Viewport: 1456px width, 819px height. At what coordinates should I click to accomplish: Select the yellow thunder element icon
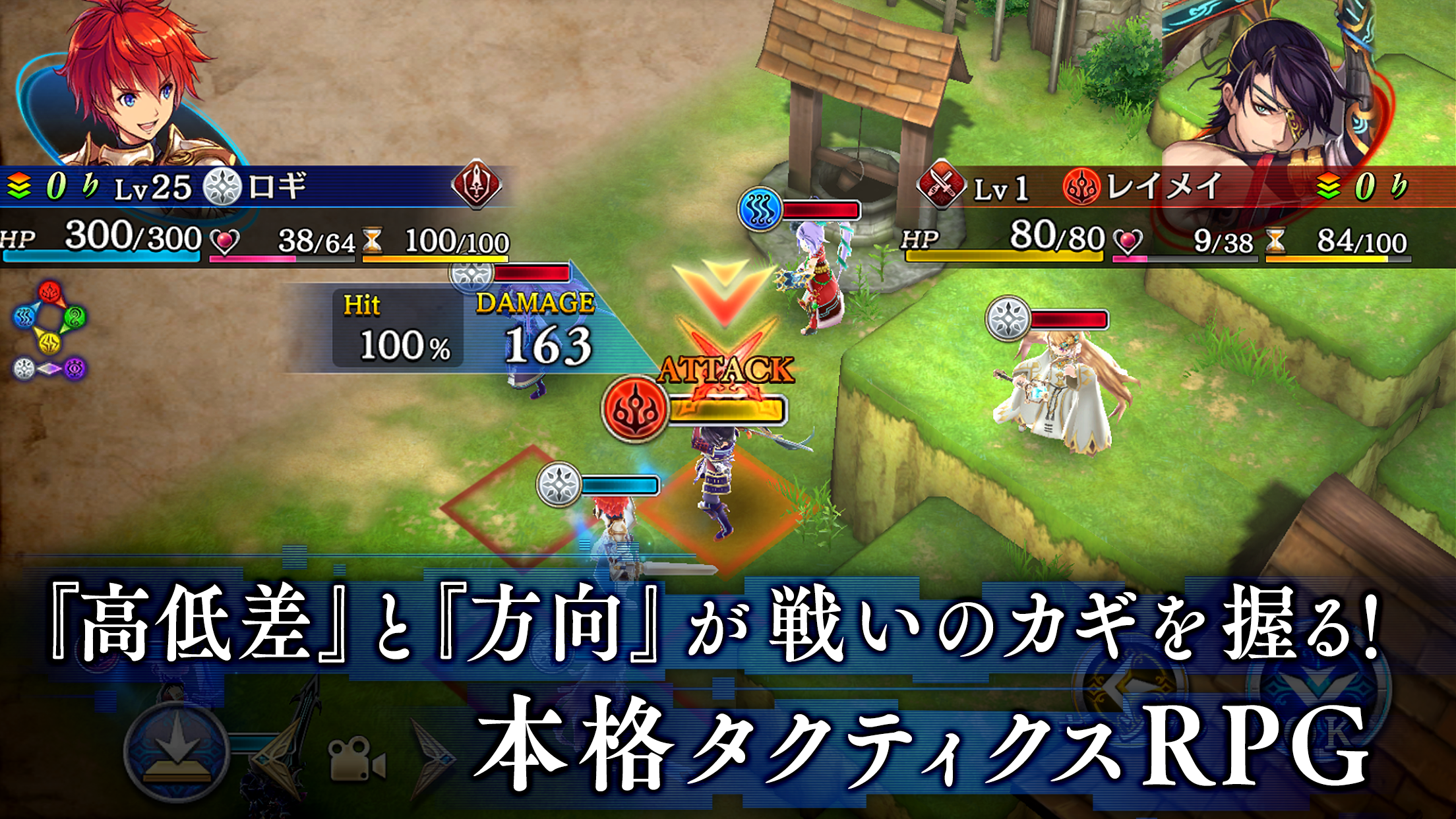click(x=49, y=342)
